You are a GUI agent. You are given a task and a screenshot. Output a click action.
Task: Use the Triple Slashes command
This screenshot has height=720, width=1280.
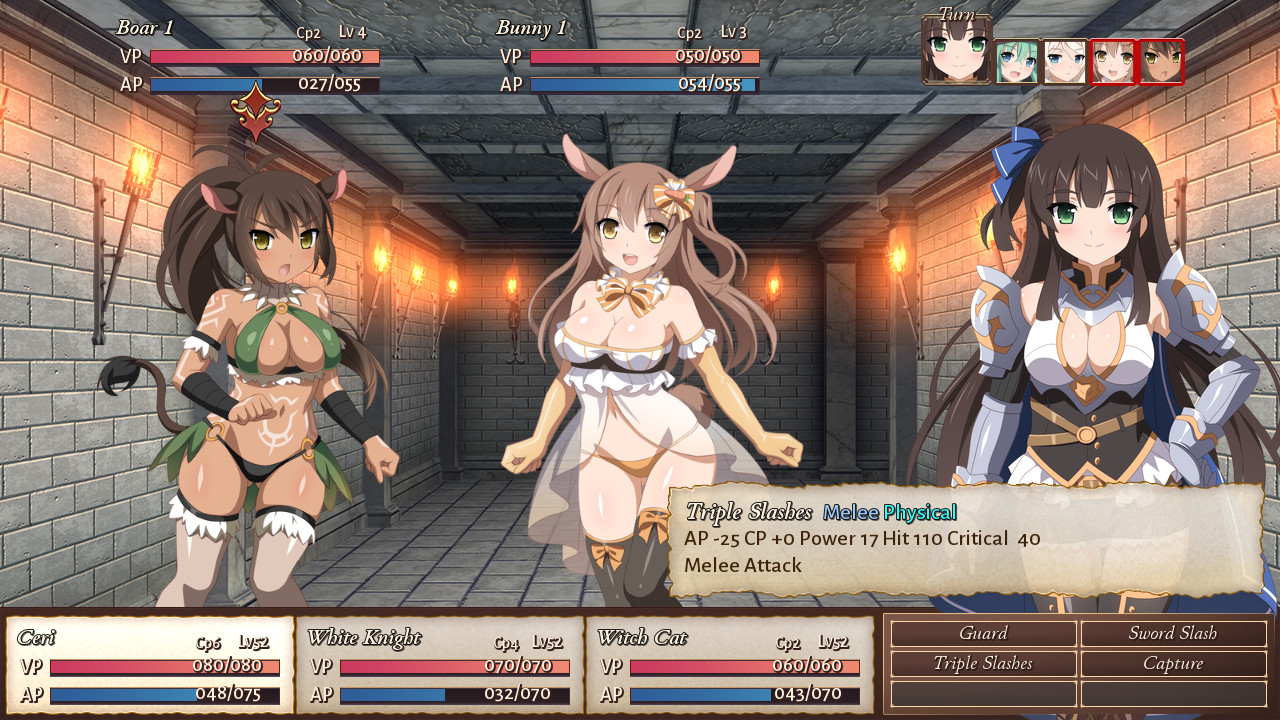(x=983, y=663)
